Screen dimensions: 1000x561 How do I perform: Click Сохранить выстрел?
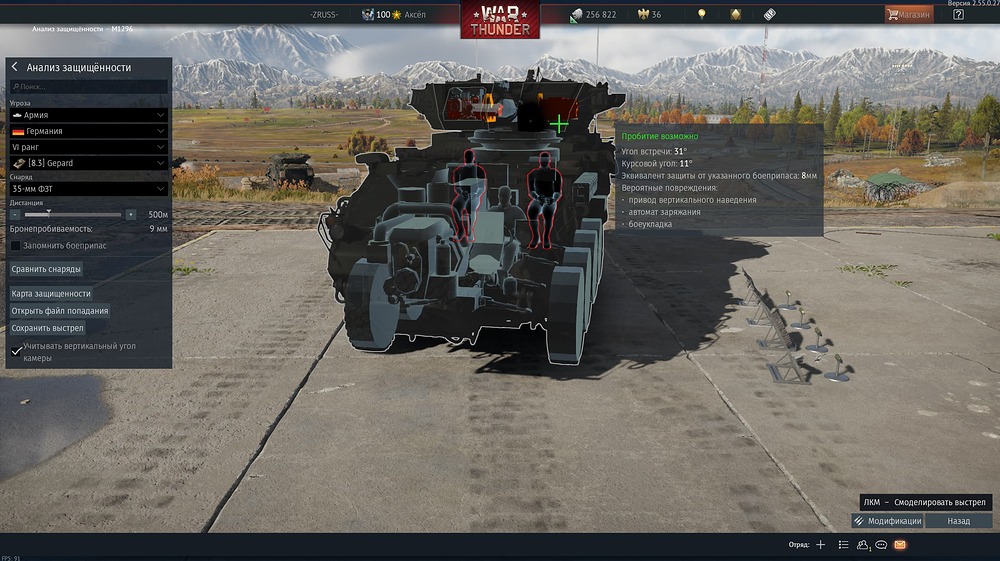pyautogui.click(x=47, y=328)
